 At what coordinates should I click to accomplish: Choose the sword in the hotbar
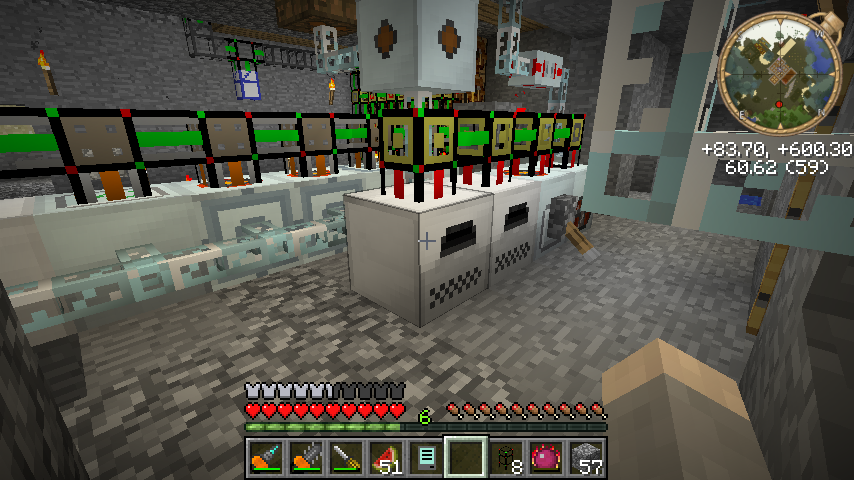click(x=345, y=458)
